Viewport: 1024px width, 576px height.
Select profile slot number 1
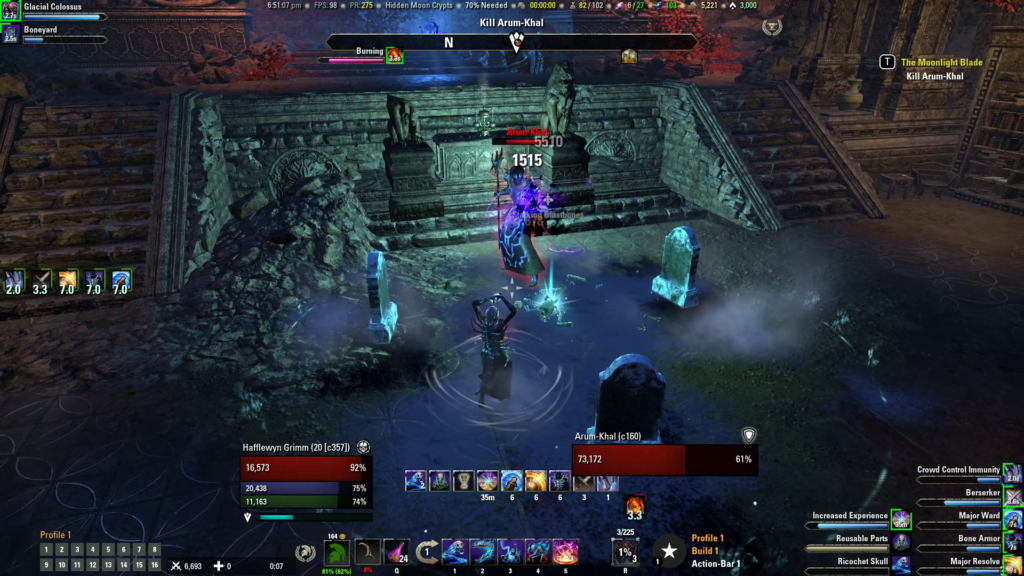click(46, 549)
